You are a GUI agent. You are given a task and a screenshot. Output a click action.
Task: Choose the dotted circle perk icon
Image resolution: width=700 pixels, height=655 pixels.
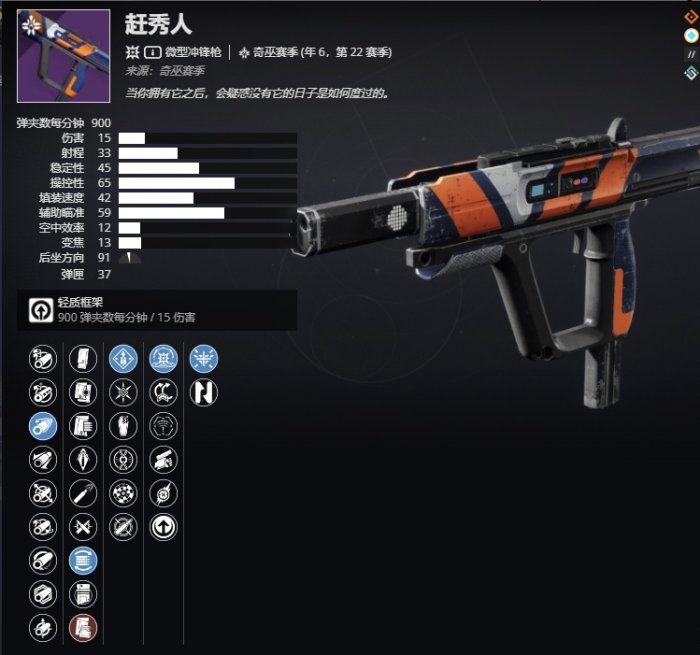tap(123, 494)
